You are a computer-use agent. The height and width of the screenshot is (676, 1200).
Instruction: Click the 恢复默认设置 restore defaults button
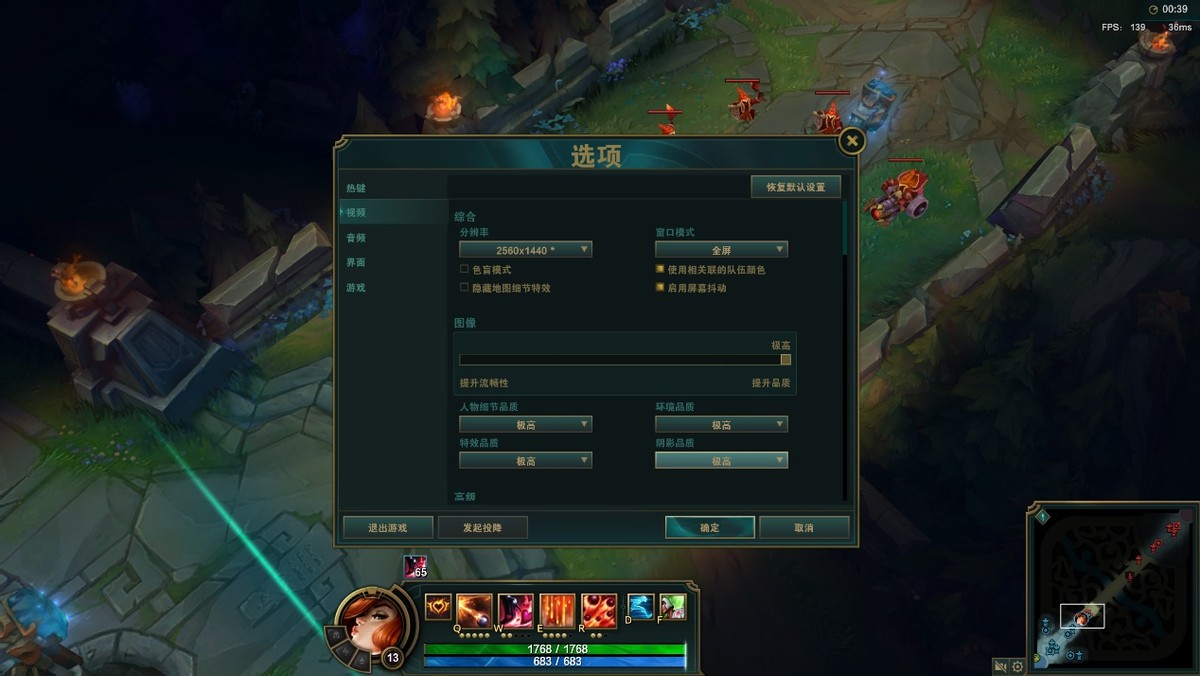796,187
